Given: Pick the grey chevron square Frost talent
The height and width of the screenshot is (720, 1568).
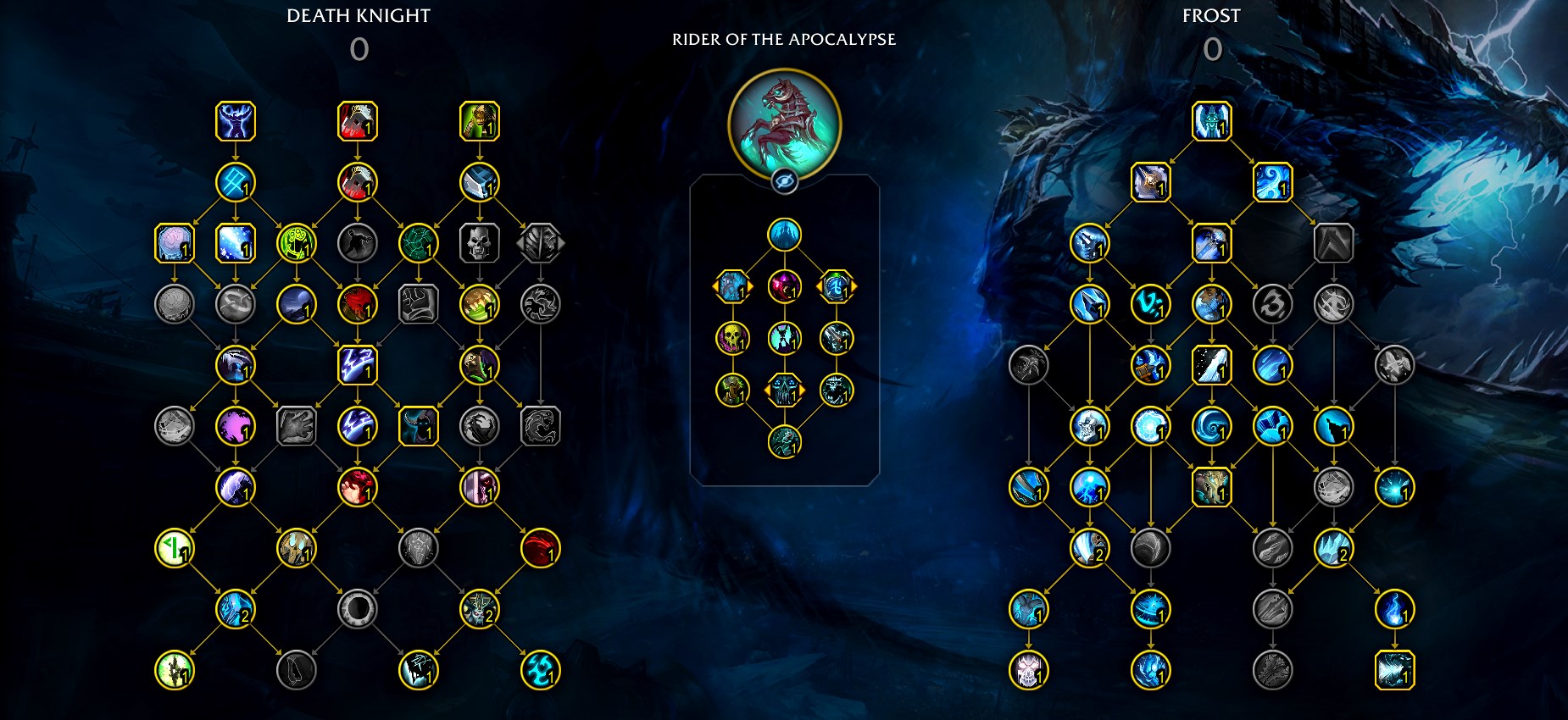Looking at the screenshot, I should click(x=1334, y=243).
